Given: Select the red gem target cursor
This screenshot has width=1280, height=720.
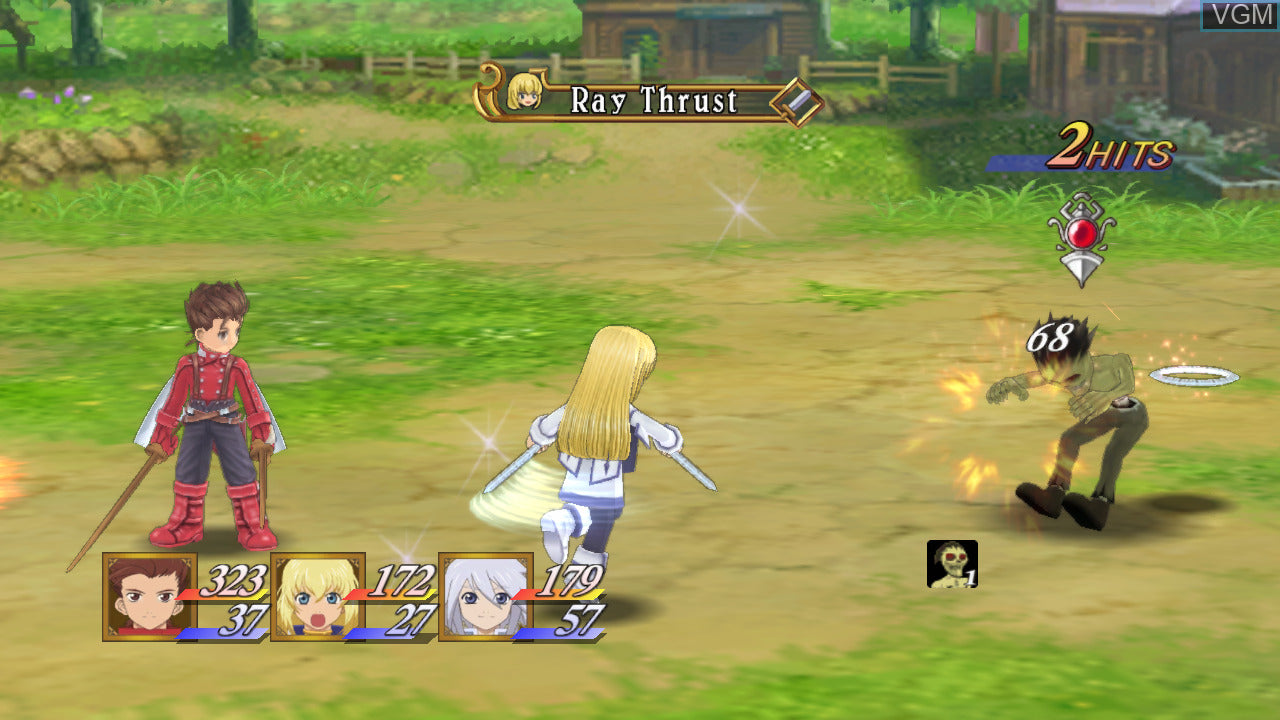Looking at the screenshot, I should [x=1081, y=237].
